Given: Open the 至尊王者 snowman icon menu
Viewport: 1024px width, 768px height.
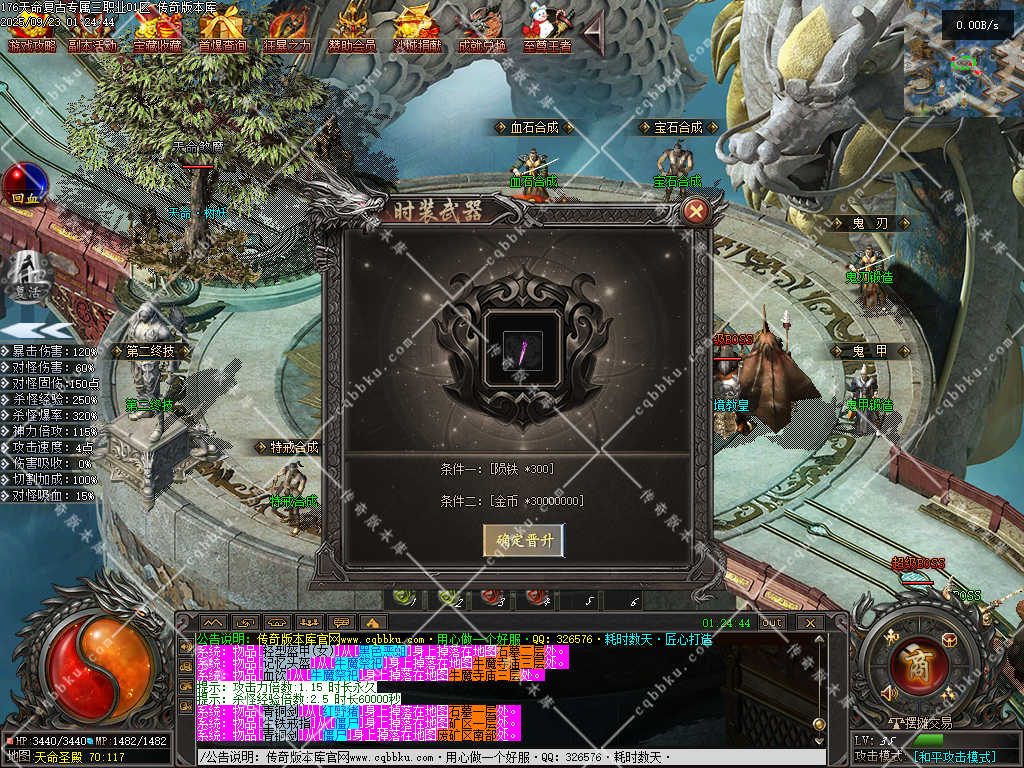Looking at the screenshot, I should pyautogui.click(x=547, y=30).
